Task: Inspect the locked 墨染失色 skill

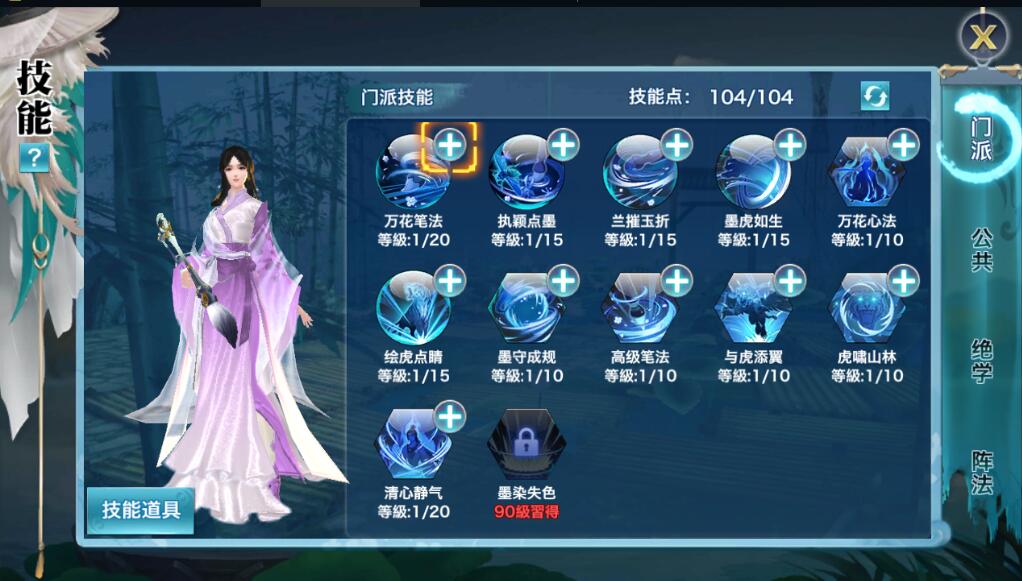Action: [x=526, y=446]
